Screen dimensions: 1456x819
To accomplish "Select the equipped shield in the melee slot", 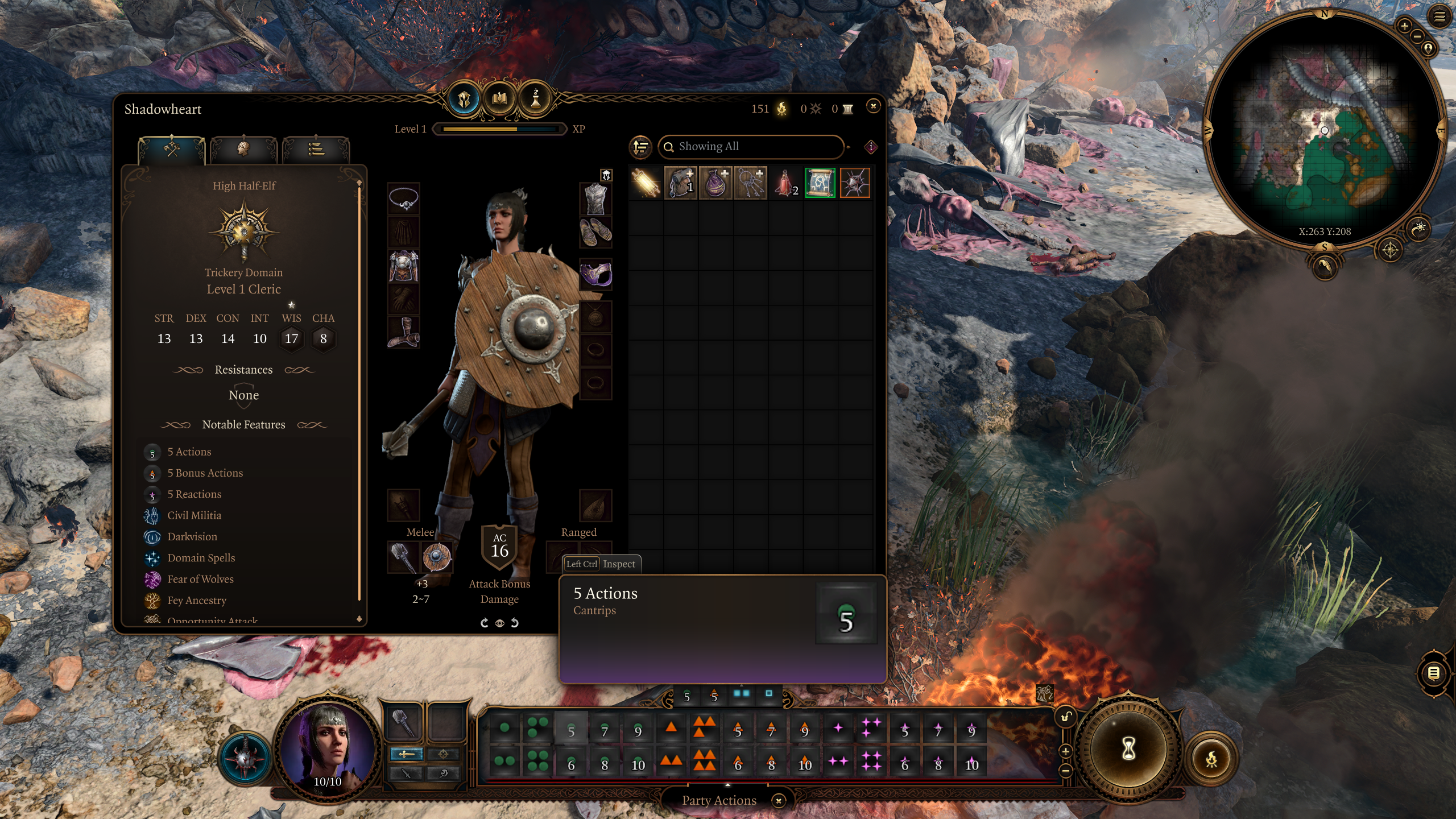I will tap(437, 556).
